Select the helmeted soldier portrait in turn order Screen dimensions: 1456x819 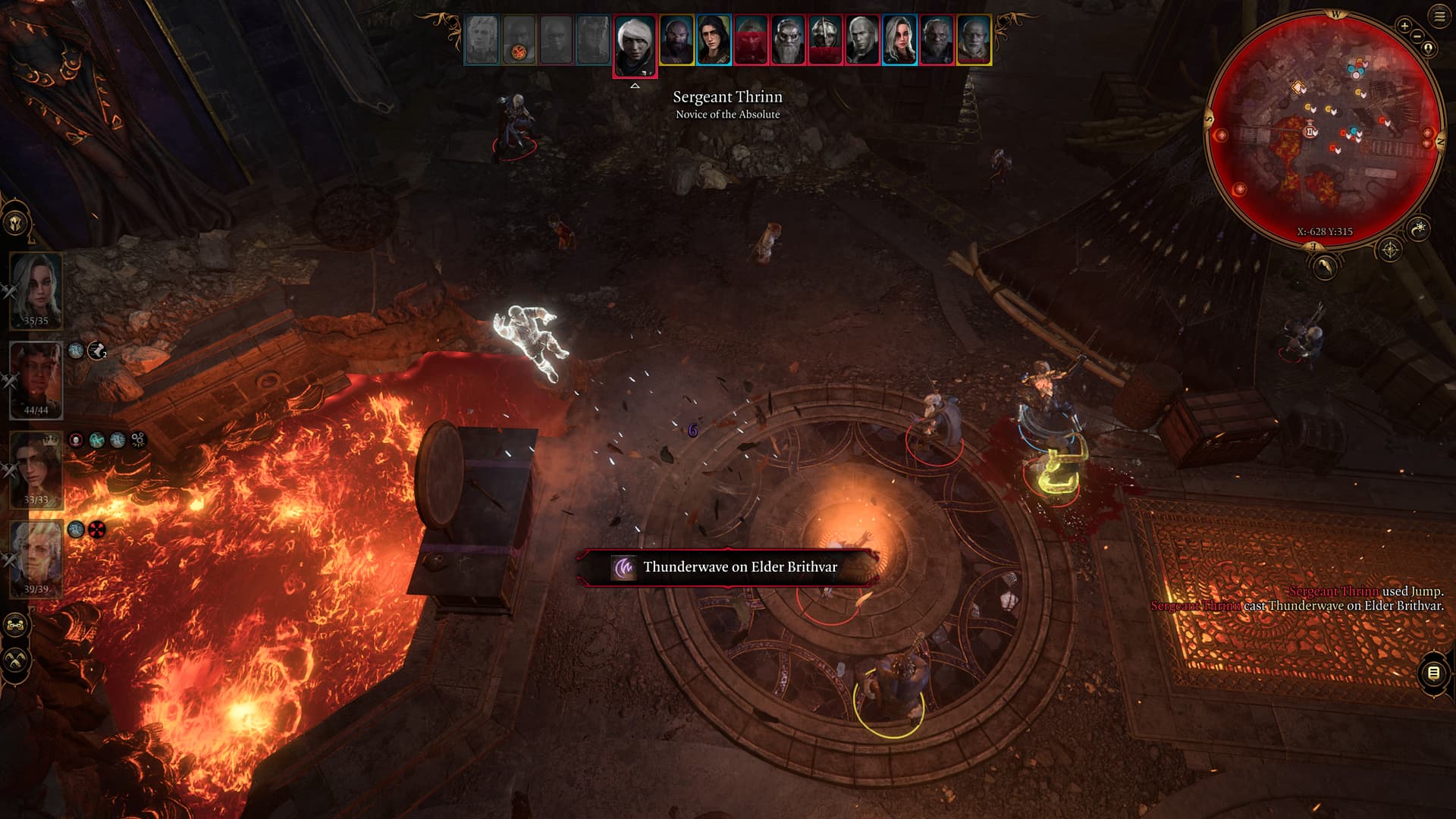click(825, 40)
